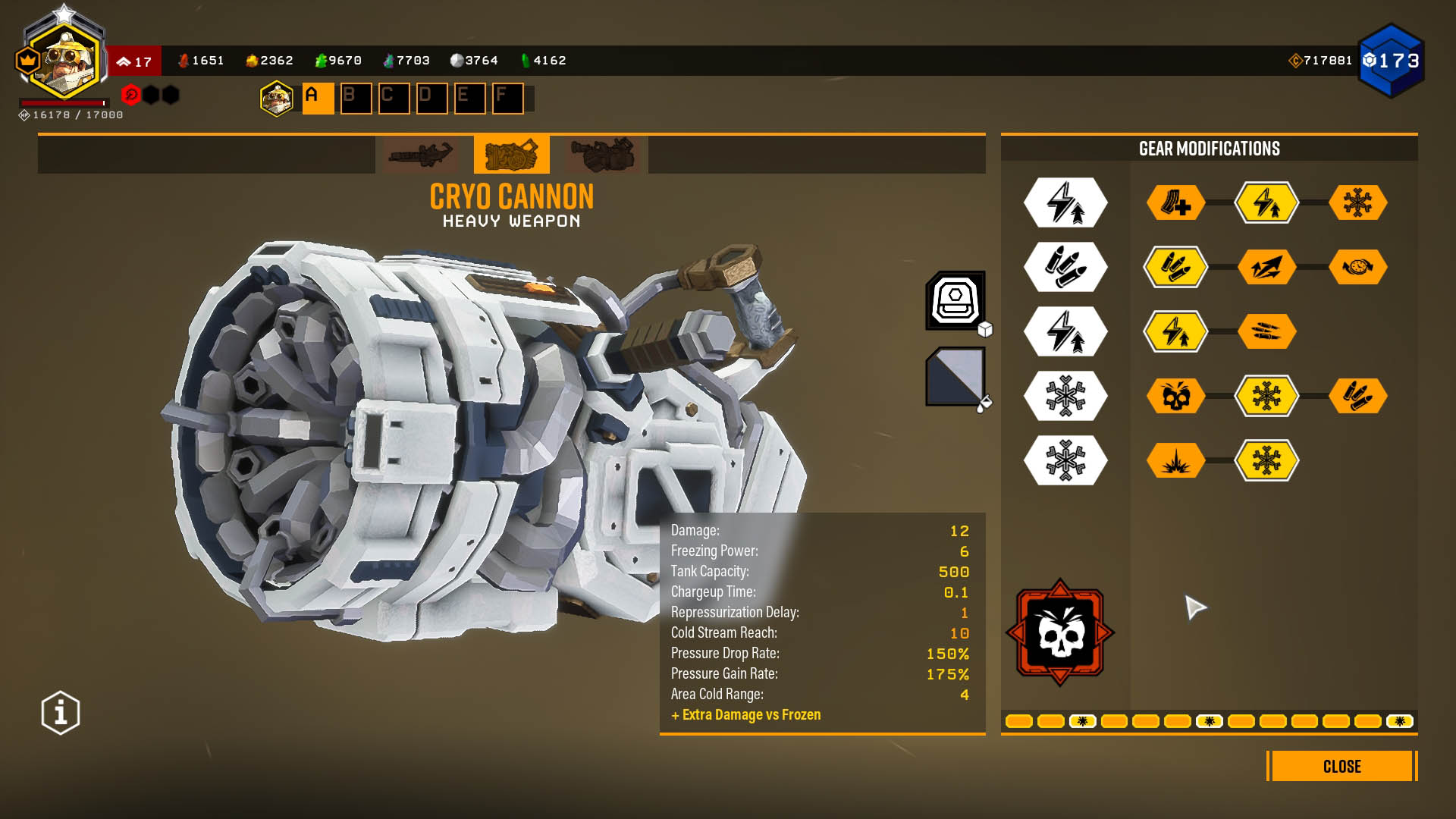This screenshot has height=819, width=1456.
Task: Select the Cryo Cannon weapon thumbnail
Action: tap(511, 155)
